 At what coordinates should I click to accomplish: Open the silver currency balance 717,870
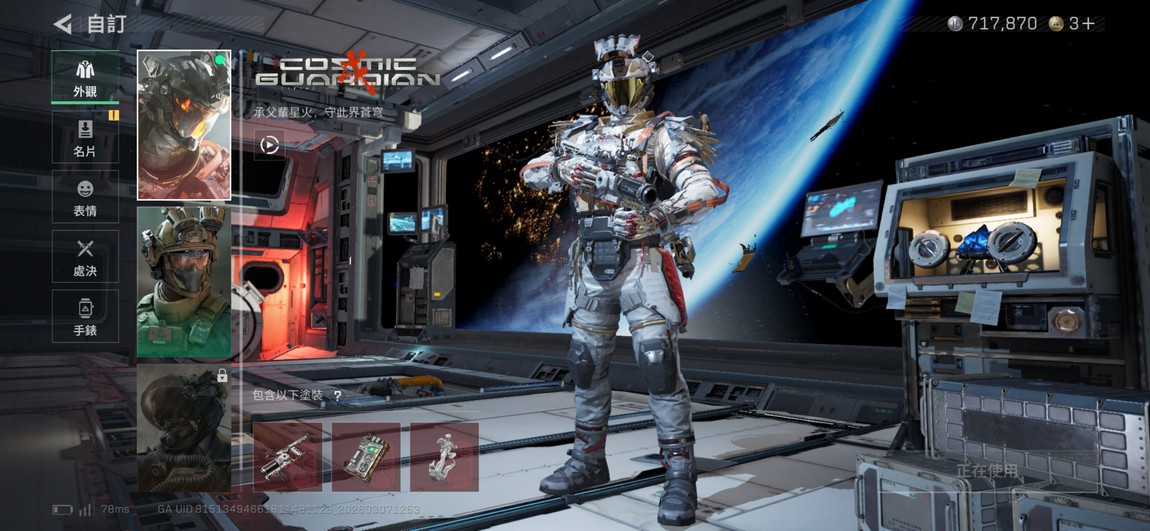992,23
